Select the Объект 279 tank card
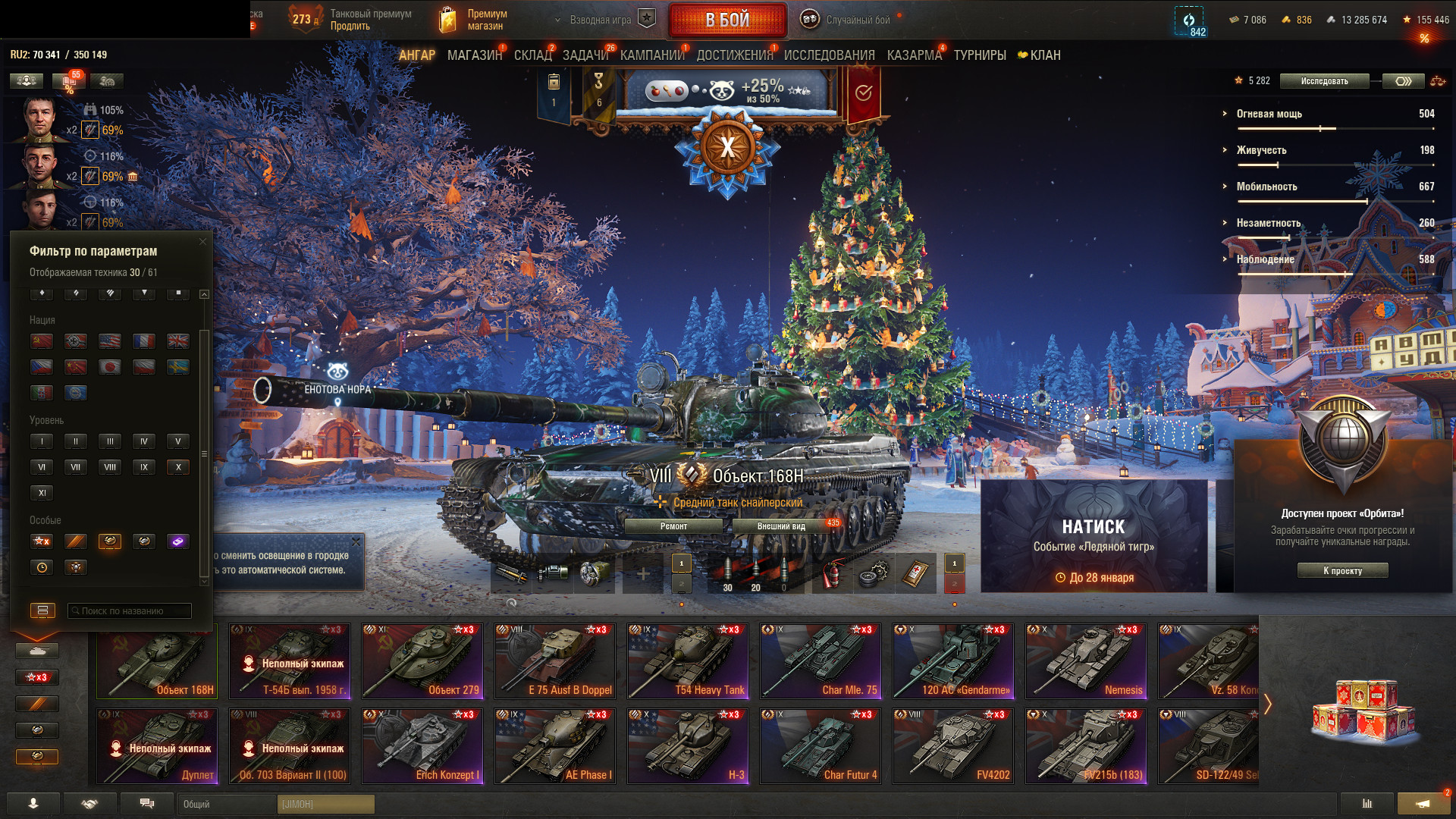Screen dimensions: 1456x819 coord(422,661)
